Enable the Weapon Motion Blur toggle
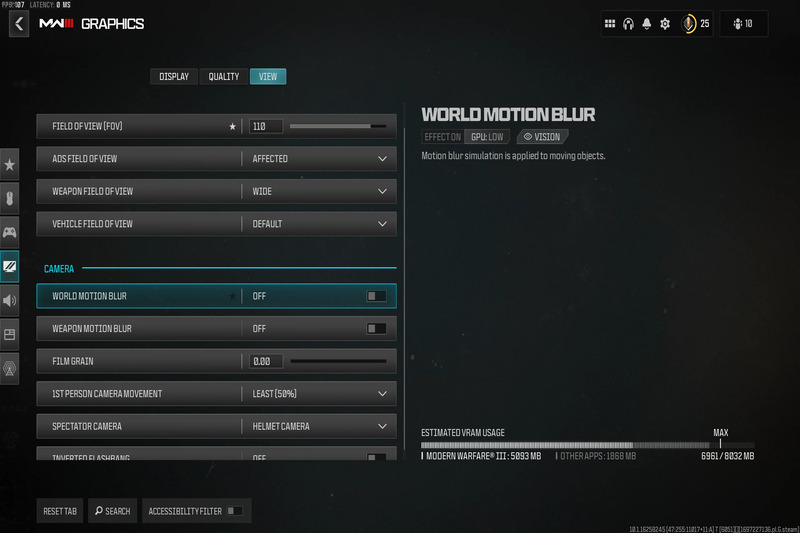 pyautogui.click(x=376, y=328)
